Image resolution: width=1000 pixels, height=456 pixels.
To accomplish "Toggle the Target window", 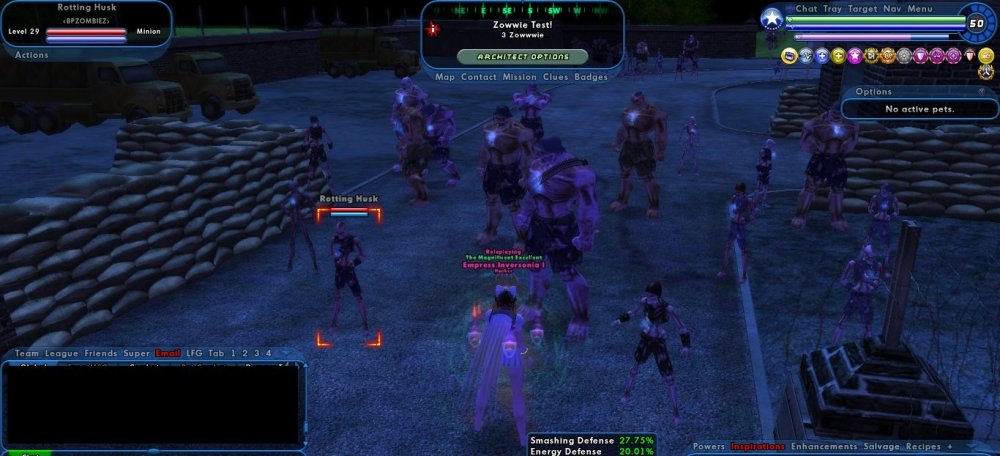I will (x=862, y=9).
